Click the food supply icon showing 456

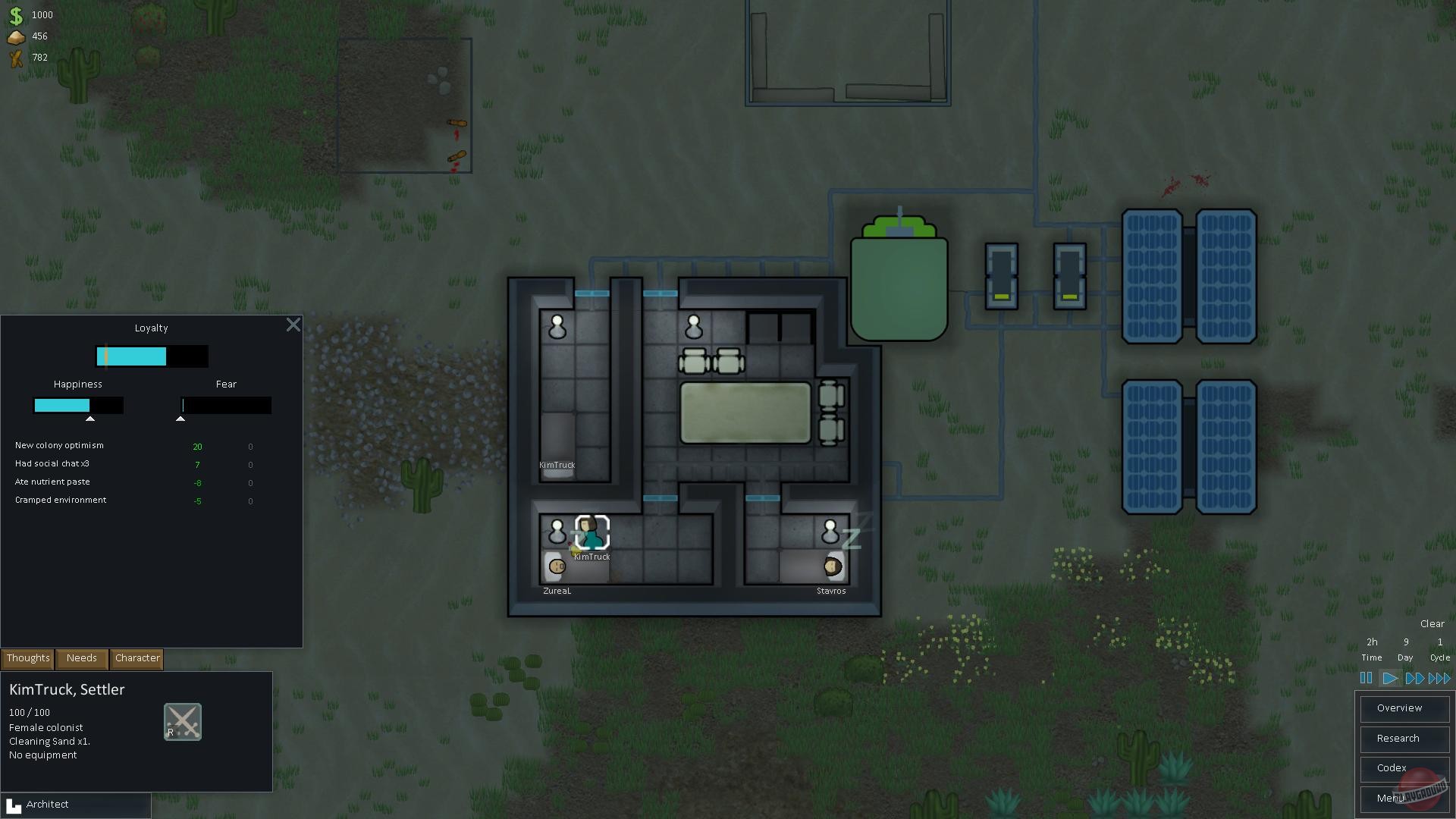point(17,36)
